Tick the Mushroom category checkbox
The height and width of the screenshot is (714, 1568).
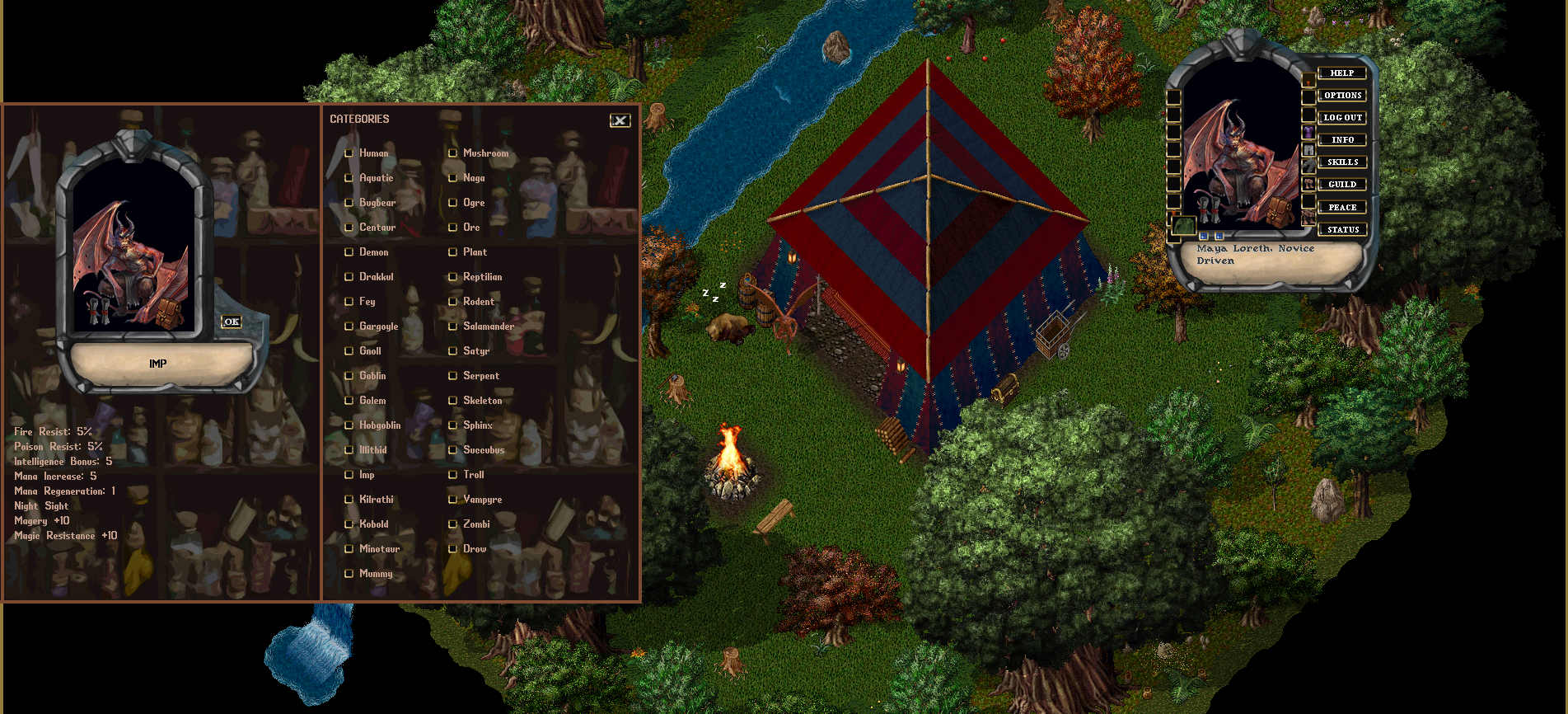click(452, 153)
